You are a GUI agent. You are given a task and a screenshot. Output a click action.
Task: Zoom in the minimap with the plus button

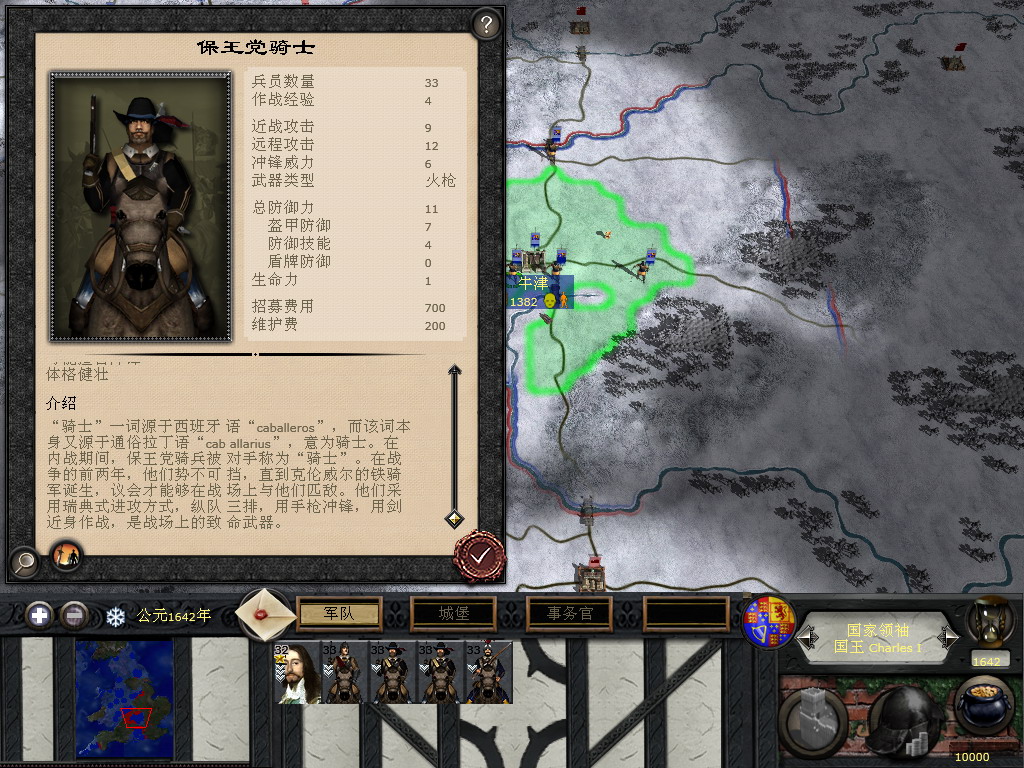pos(39,615)
